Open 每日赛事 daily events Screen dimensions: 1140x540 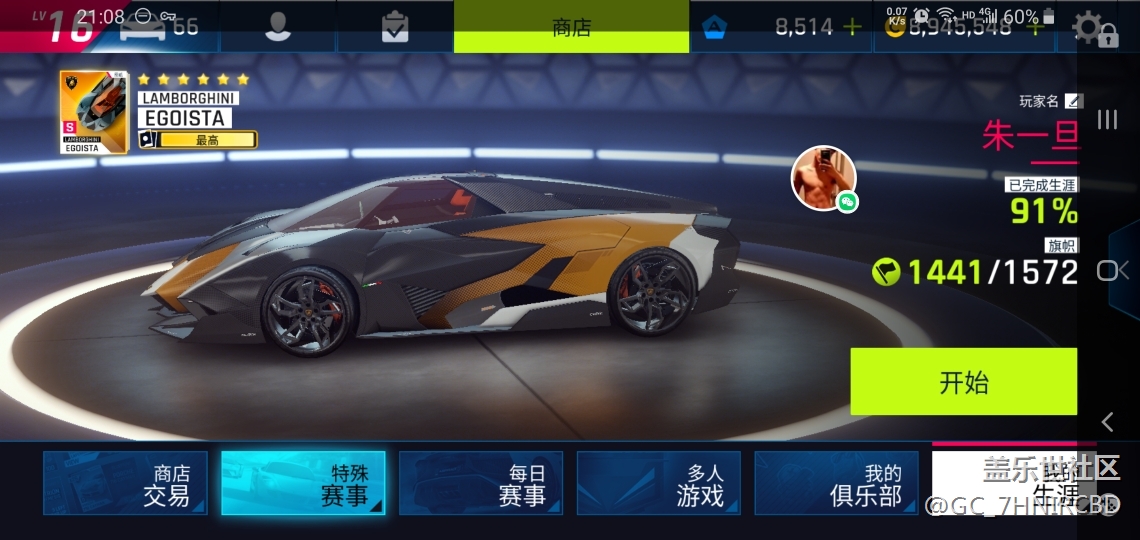click(x=481, y=483)
